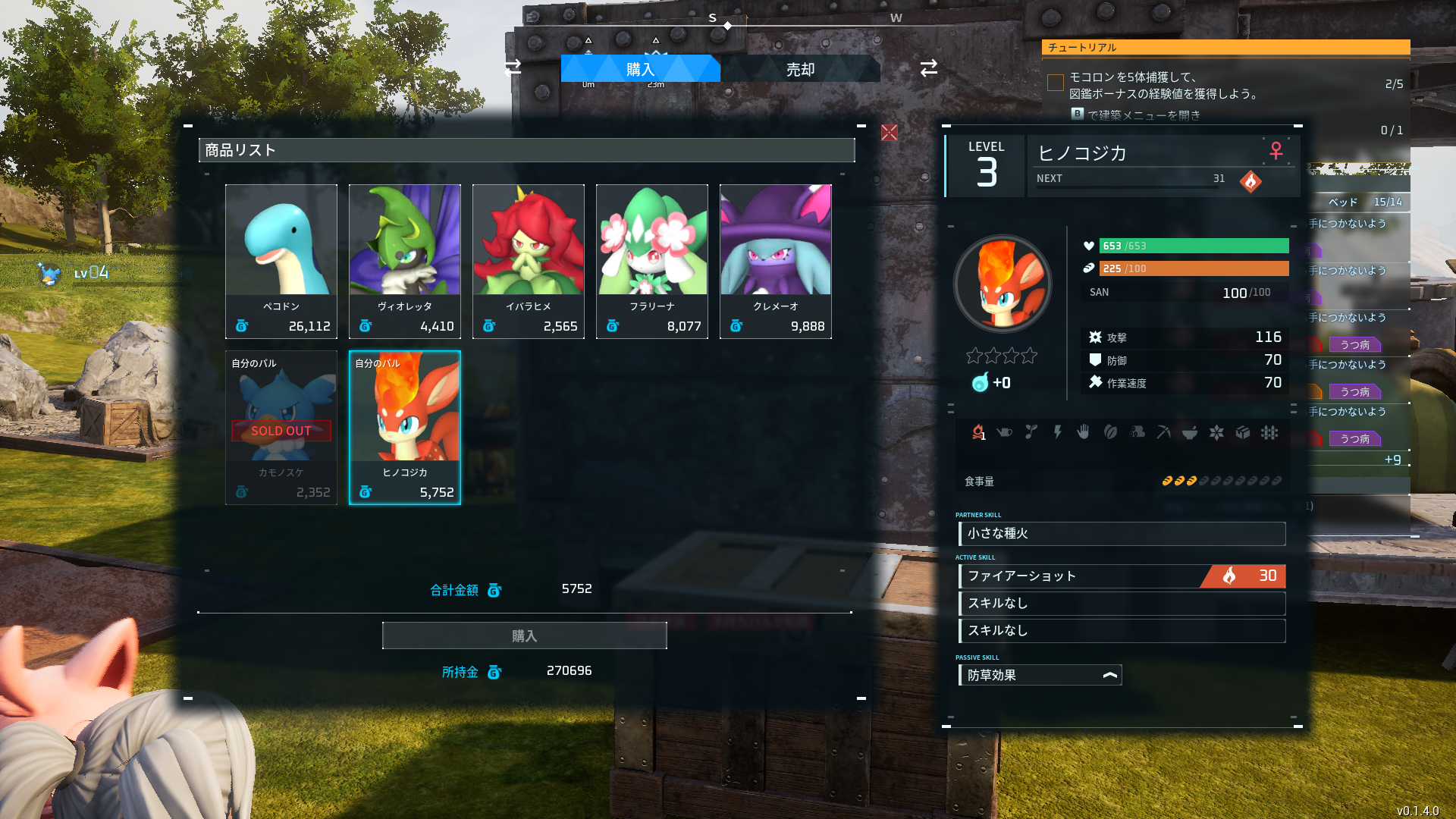This screenshot has width=1456, height=819.
Task: Toggle the tutorial objective checkbox
Action: [x=1056, y=82]
